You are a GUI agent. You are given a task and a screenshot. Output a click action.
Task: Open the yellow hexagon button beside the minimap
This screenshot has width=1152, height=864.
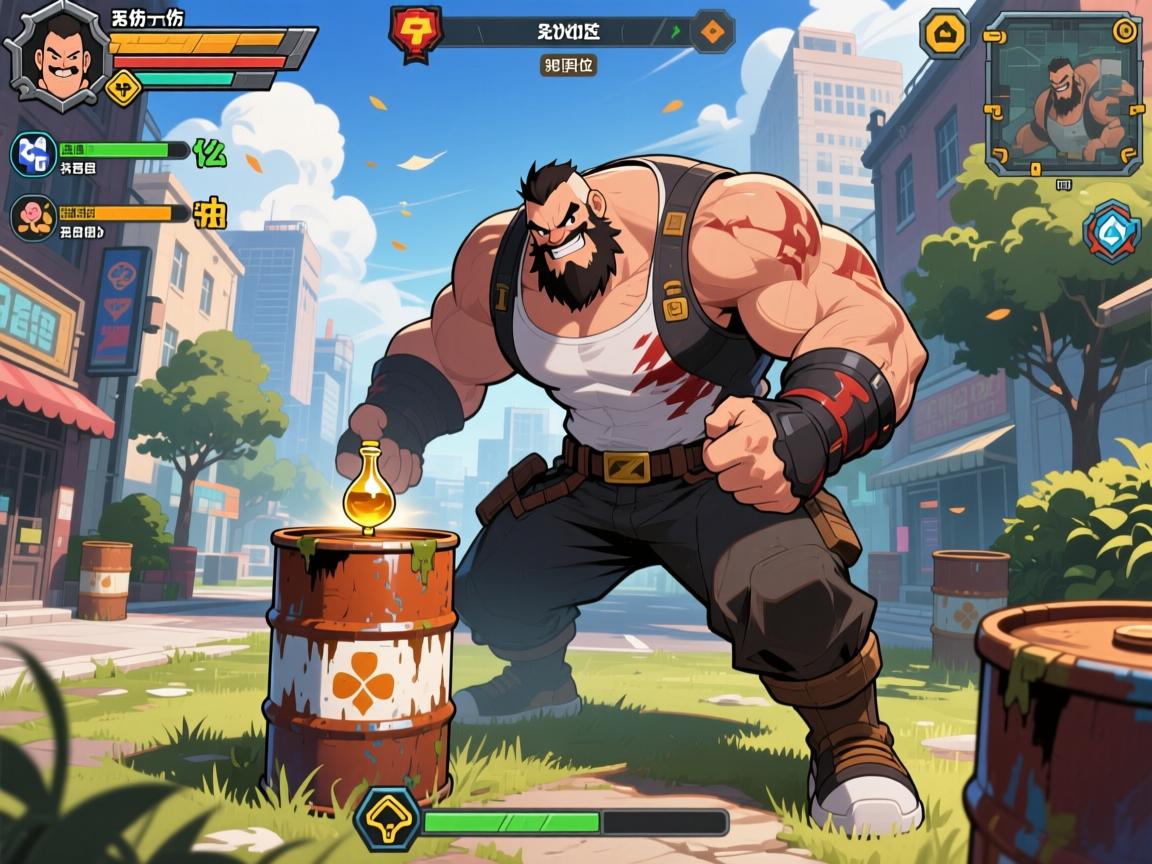click(945, 33)
